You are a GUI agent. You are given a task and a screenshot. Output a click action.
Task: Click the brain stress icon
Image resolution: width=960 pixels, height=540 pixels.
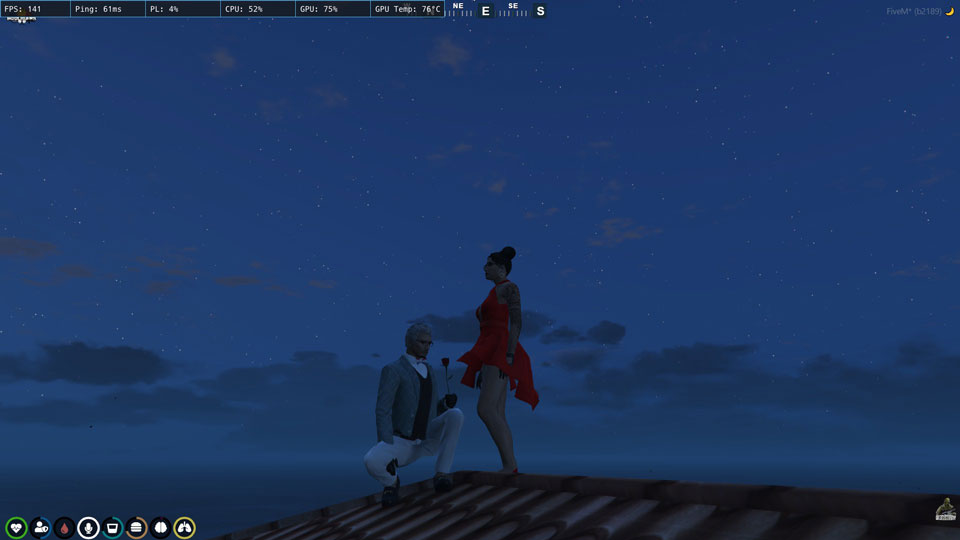click(160, 527)
